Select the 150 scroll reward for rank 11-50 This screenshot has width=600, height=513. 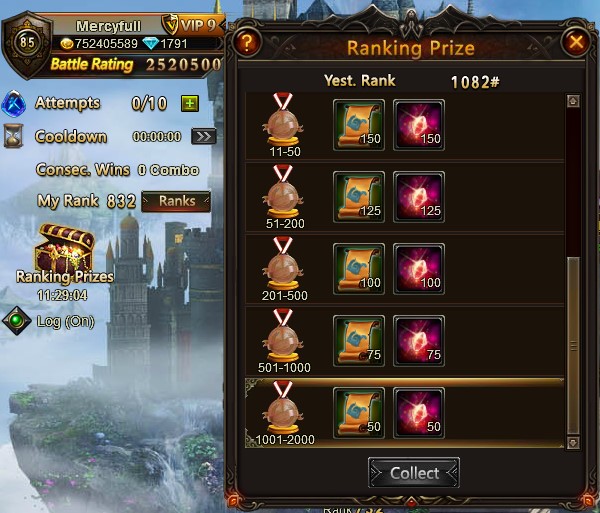pyautogui.click(x=358, y=122)
